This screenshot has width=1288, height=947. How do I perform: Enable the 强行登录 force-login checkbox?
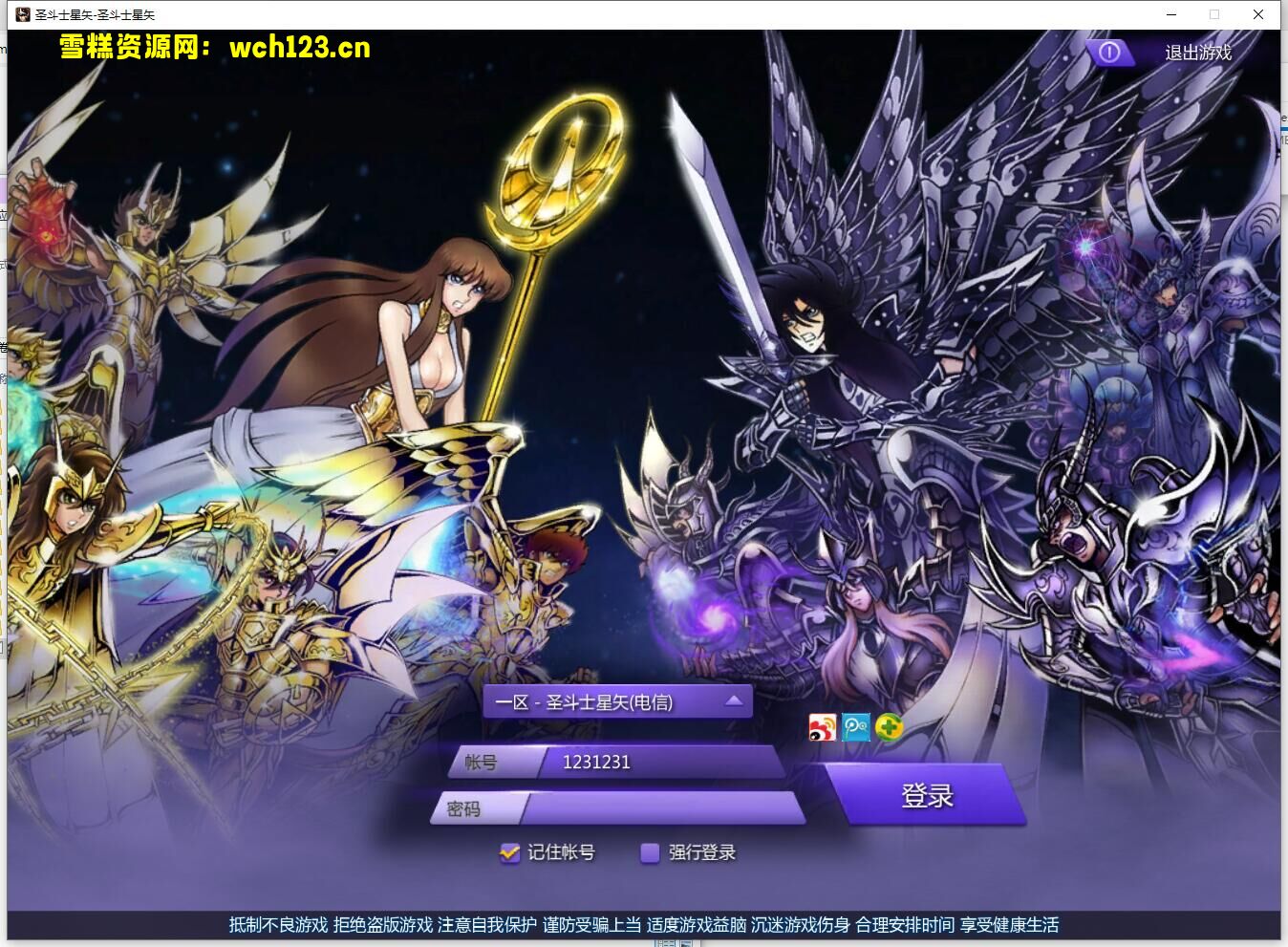pyautogui.click(x=651, y=852)
